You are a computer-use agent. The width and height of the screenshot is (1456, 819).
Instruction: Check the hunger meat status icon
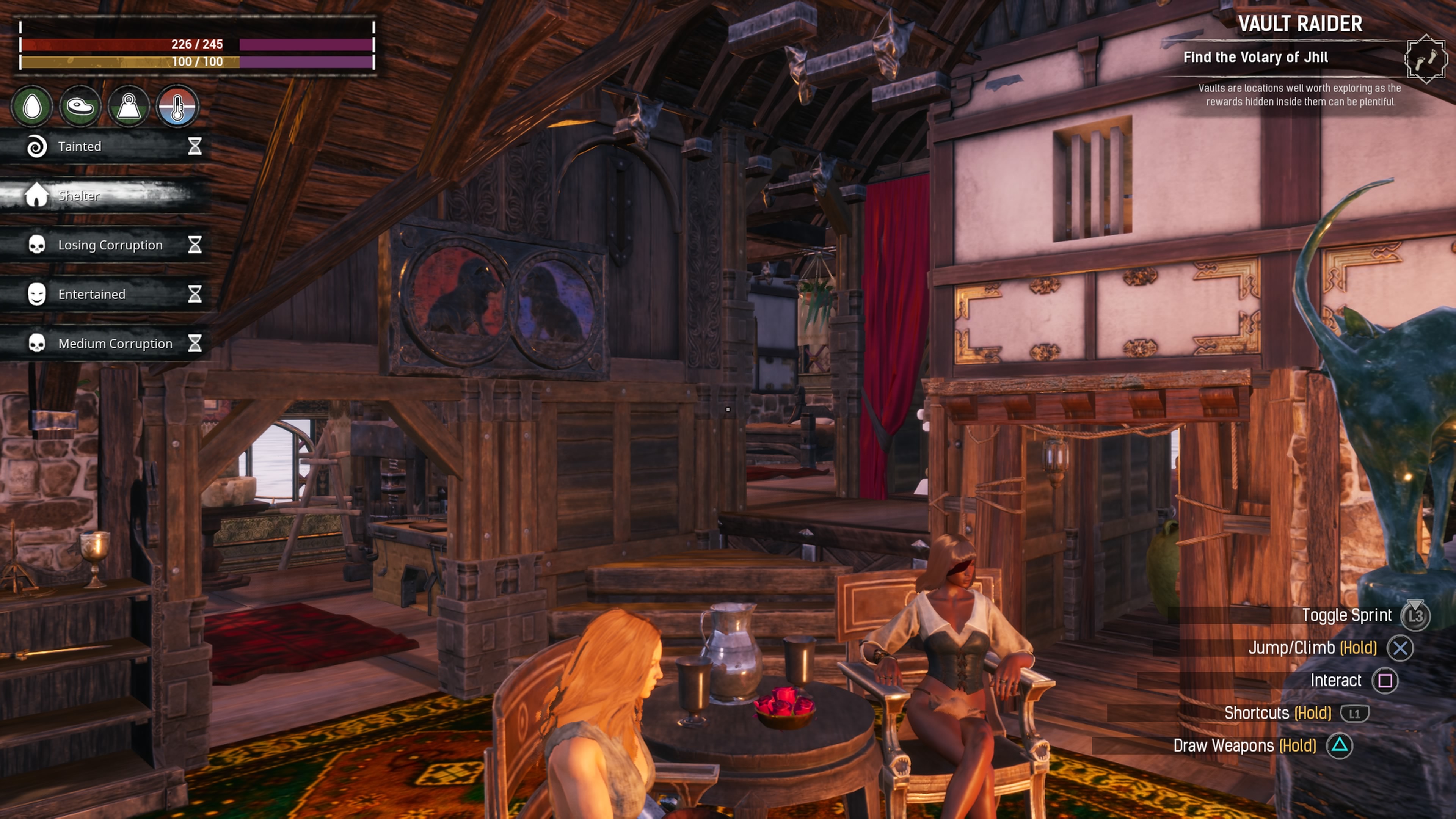(x=80, y=106)
